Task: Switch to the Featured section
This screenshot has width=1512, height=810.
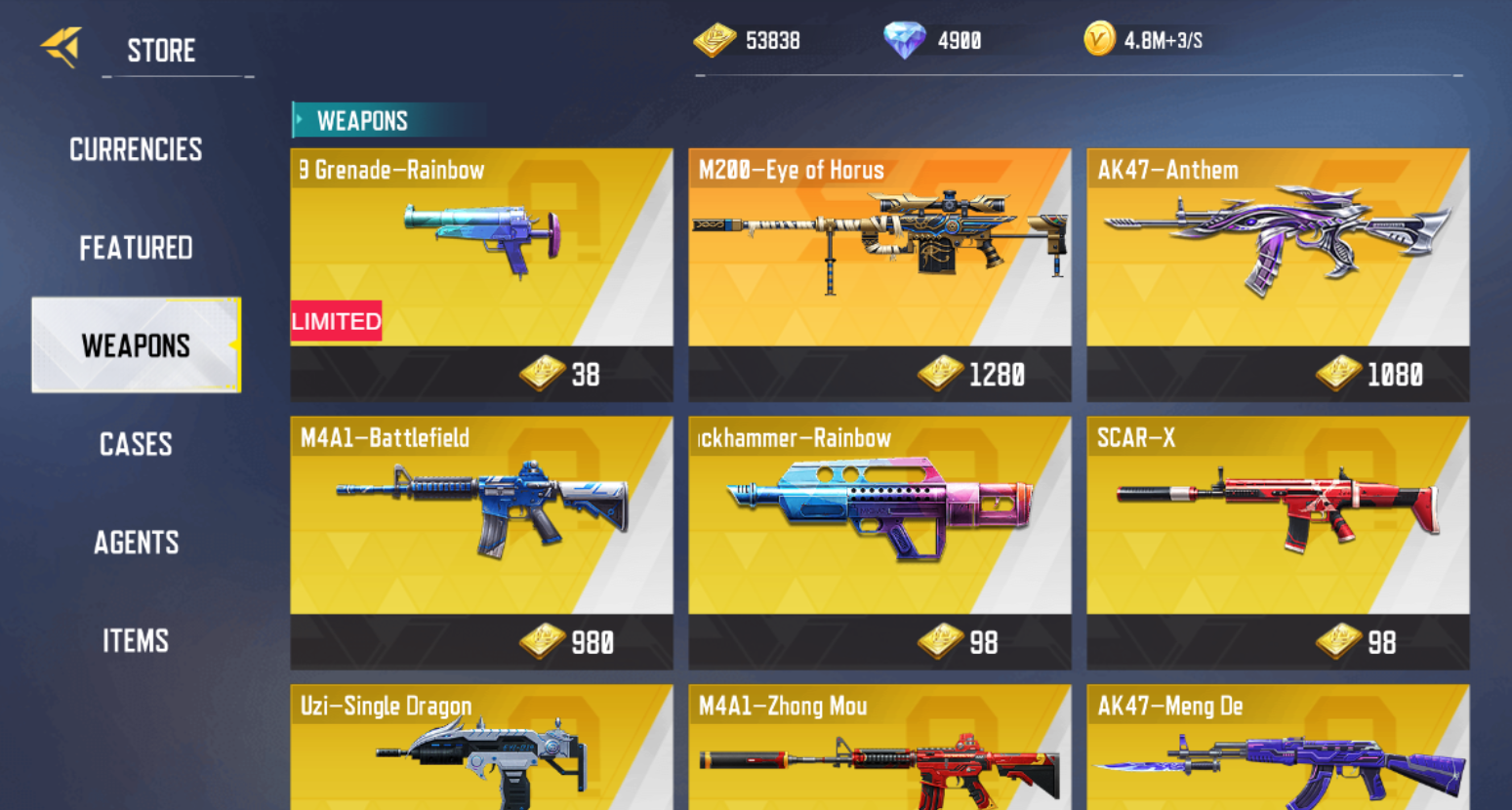Action: (x=136, y=248)
